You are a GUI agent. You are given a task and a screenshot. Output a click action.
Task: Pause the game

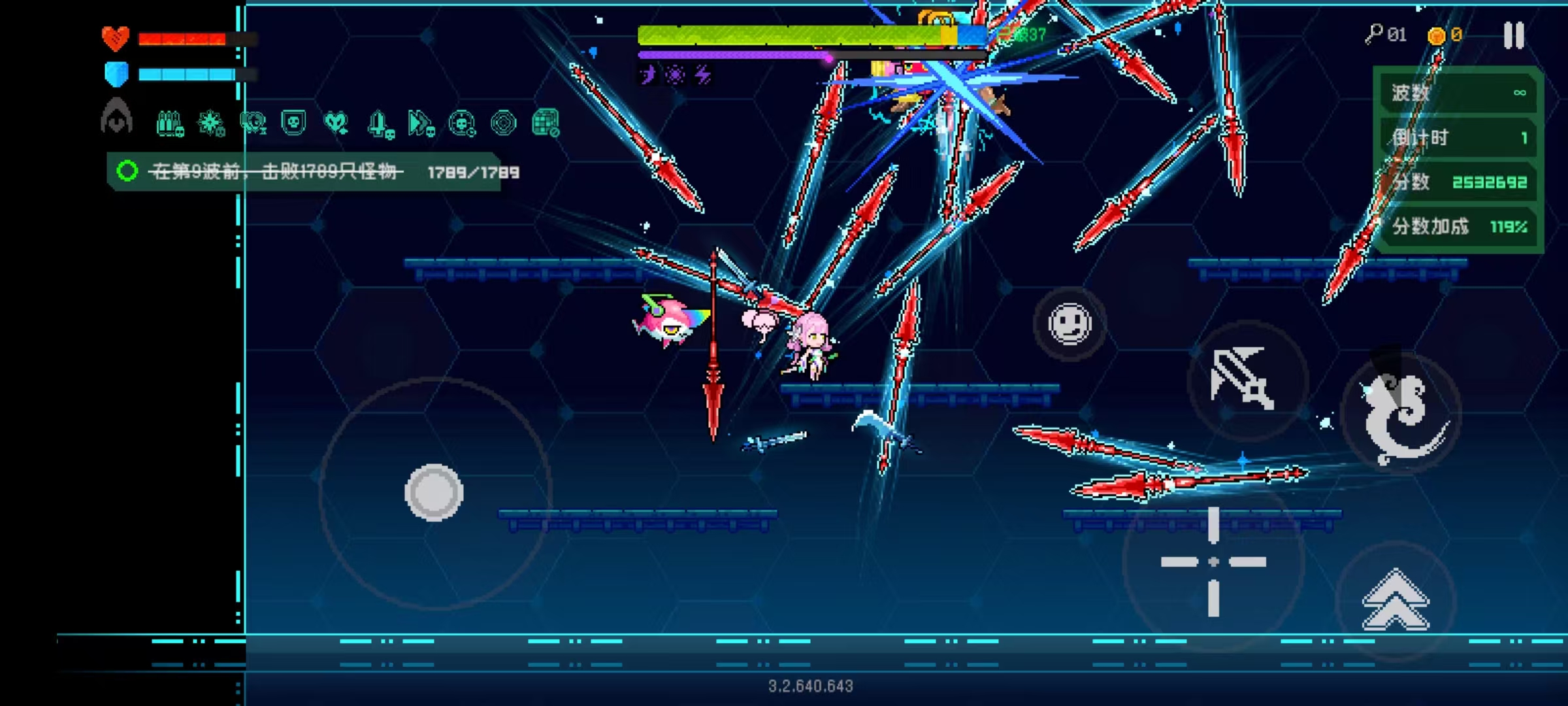1513,35
